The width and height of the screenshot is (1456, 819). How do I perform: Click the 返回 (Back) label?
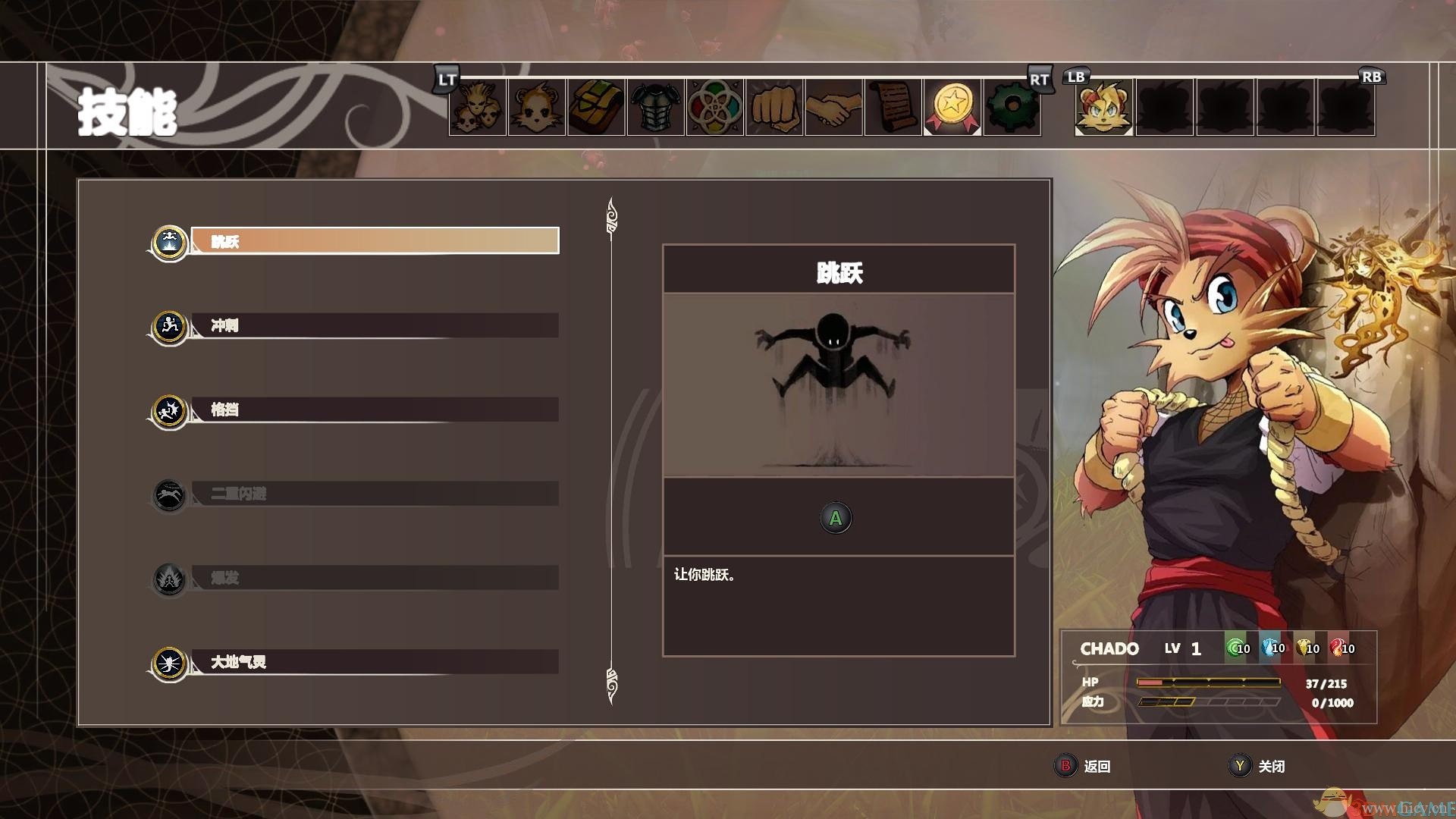[1097, 766]
